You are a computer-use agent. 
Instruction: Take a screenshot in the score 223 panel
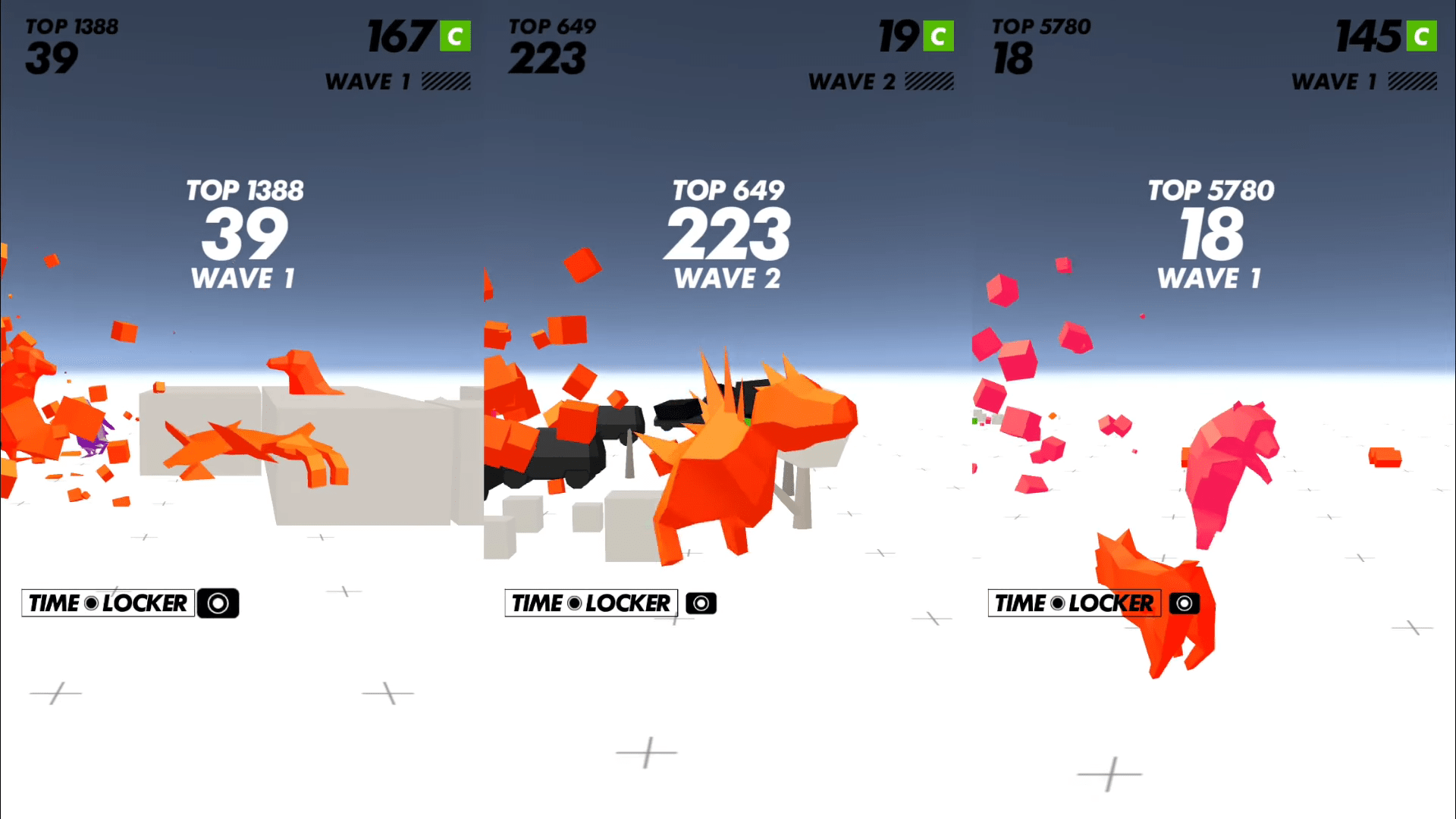point(701,604)
